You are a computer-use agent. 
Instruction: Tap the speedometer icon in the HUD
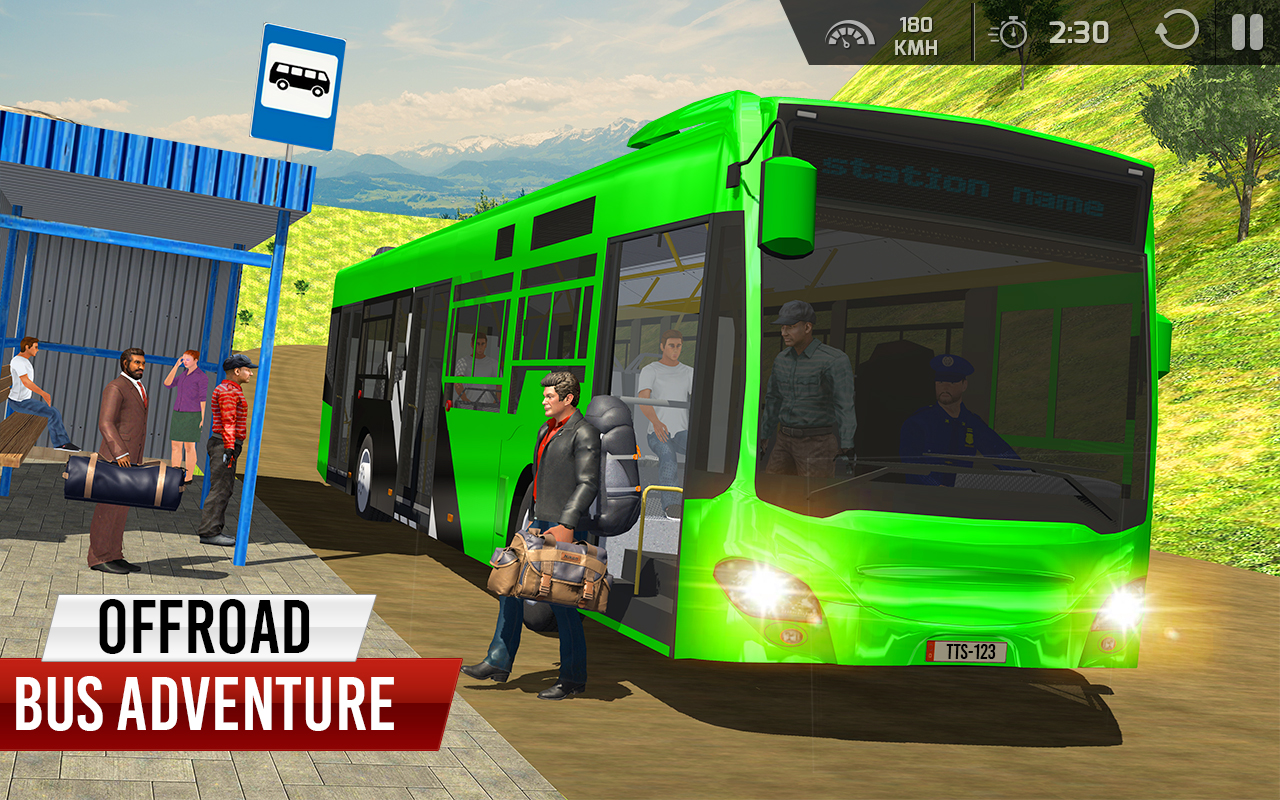849,31
